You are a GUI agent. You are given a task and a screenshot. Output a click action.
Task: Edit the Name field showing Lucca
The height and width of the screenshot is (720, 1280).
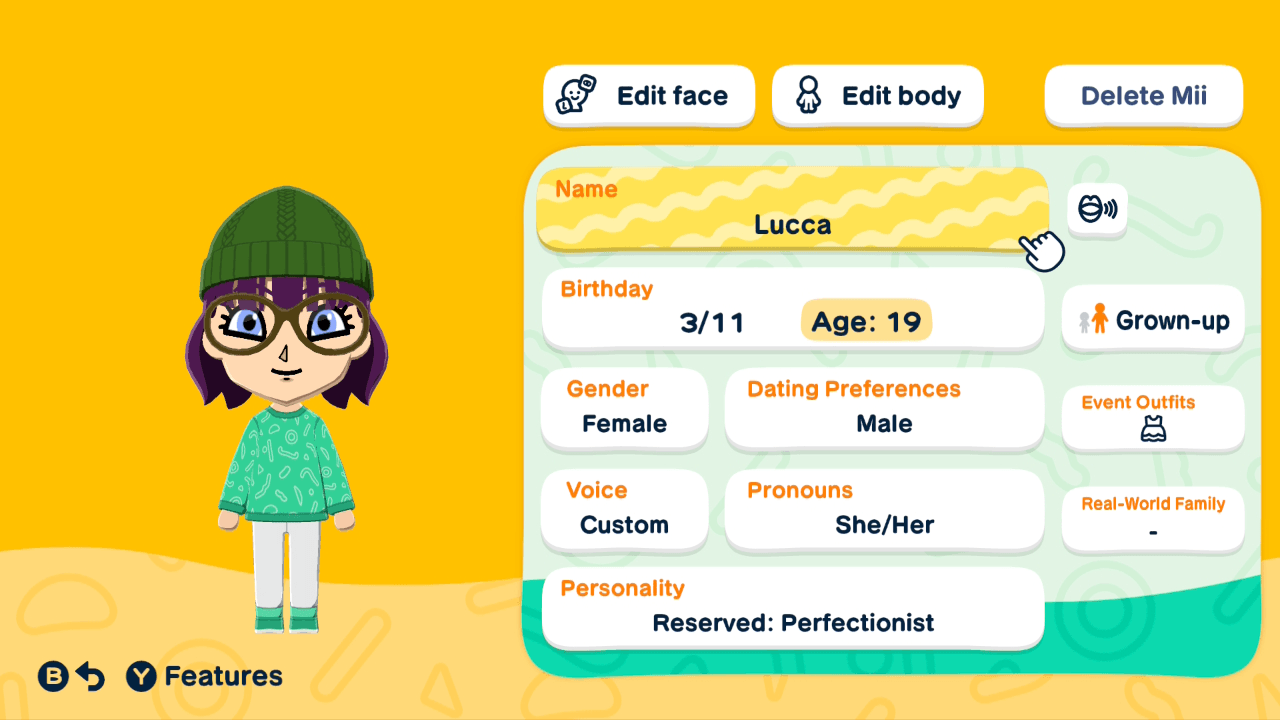[x=792, y=210]
